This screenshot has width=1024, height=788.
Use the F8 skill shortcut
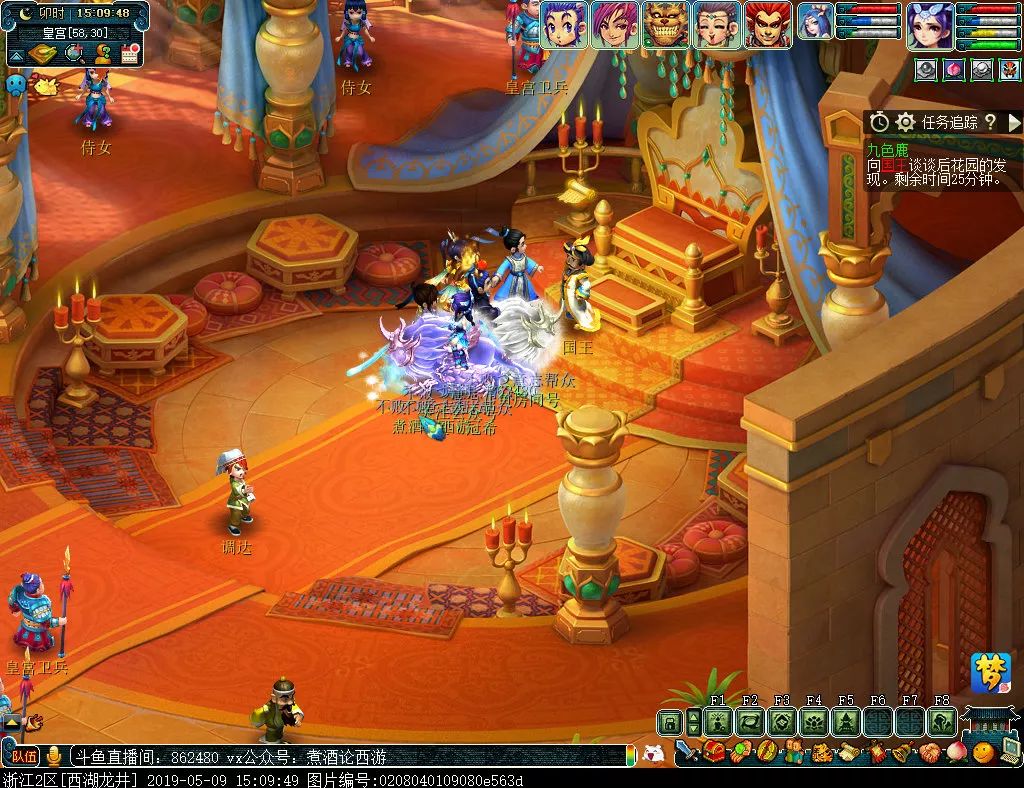[x=941, y=722]
